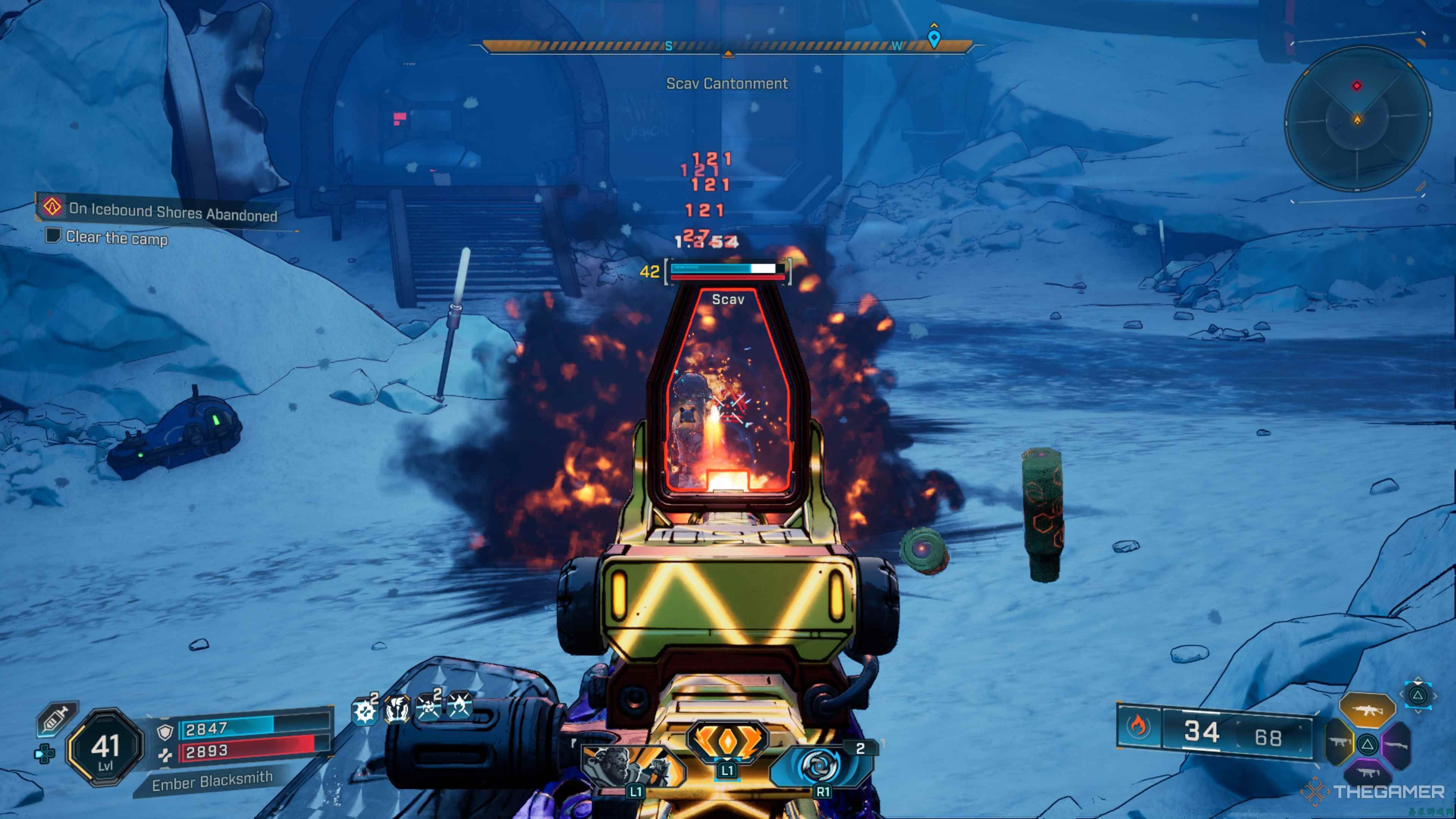
Task: Select the syringe repkit icon
Action: point(56,719)
